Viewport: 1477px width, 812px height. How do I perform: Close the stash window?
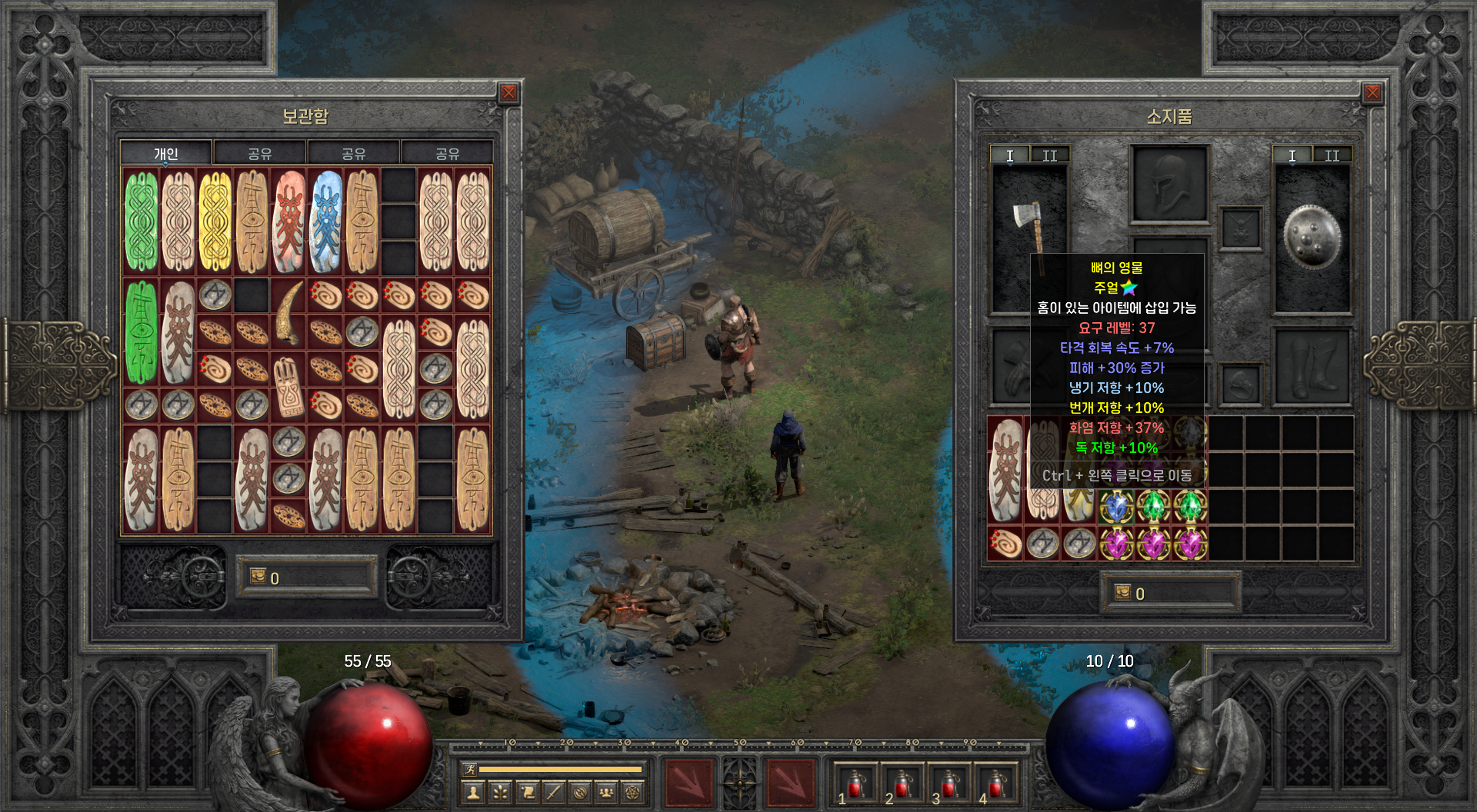pyautogui.click(x=508, y=93)
